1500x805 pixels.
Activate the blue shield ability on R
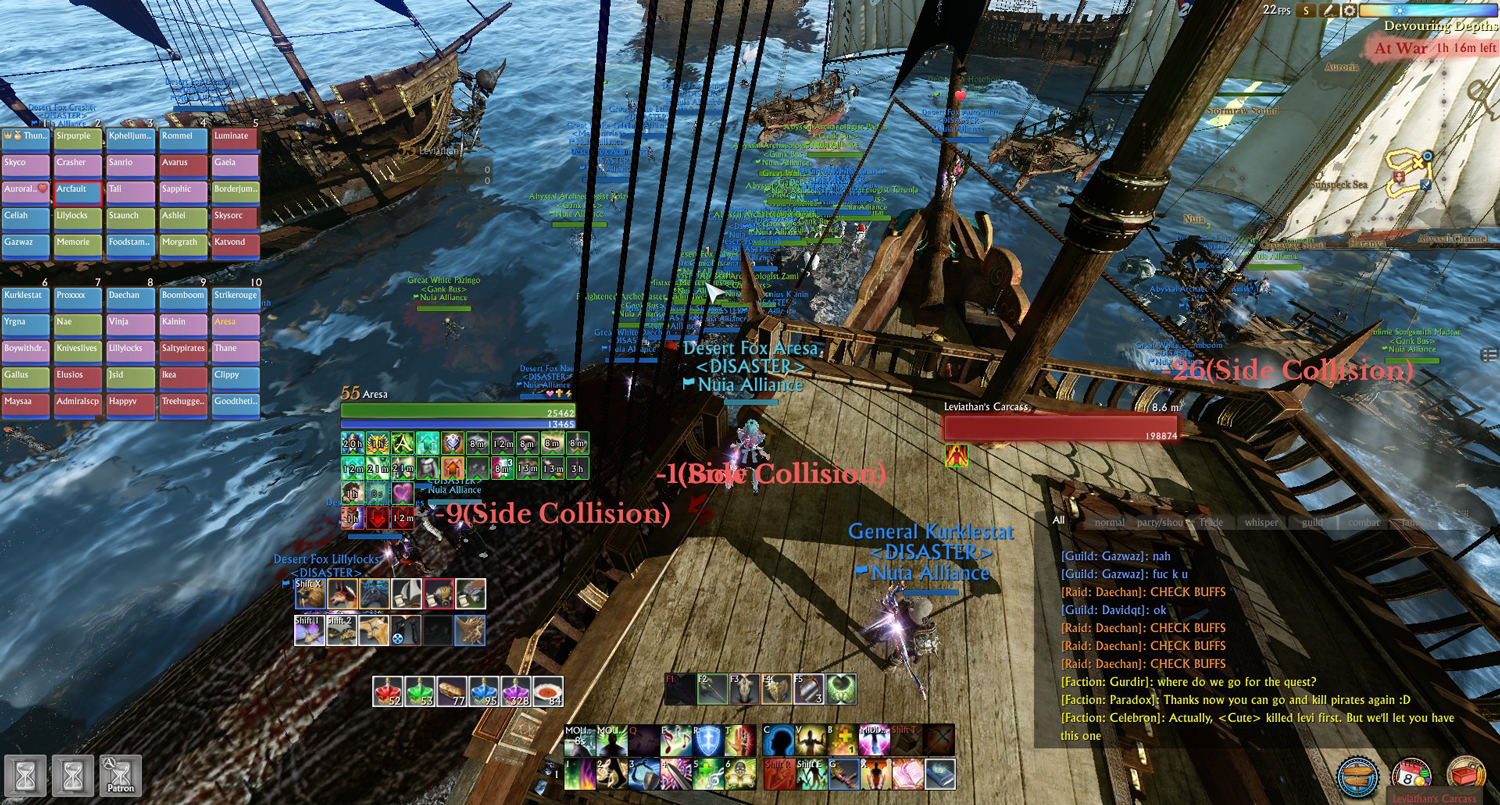(x=707, y=741)
